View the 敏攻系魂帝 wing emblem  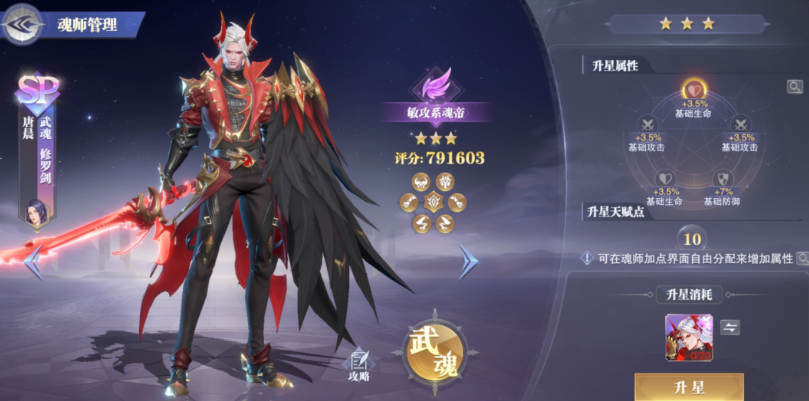(x=433, y=85)
